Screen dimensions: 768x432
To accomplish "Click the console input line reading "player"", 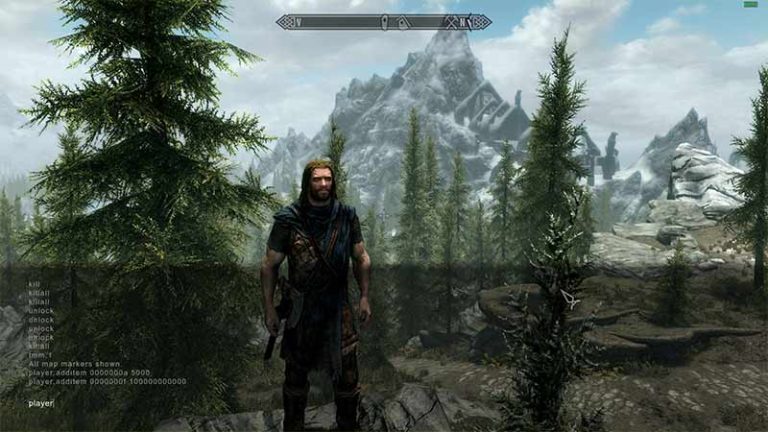I will click(x=41, y=403).
